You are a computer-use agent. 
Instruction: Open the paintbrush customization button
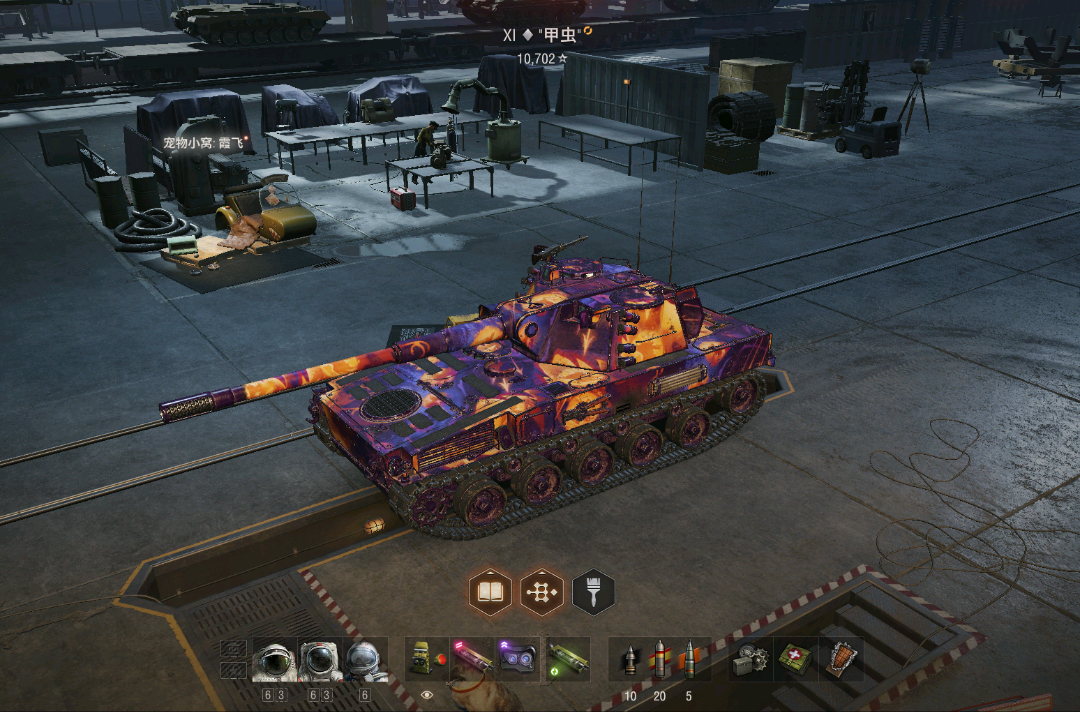593,592
